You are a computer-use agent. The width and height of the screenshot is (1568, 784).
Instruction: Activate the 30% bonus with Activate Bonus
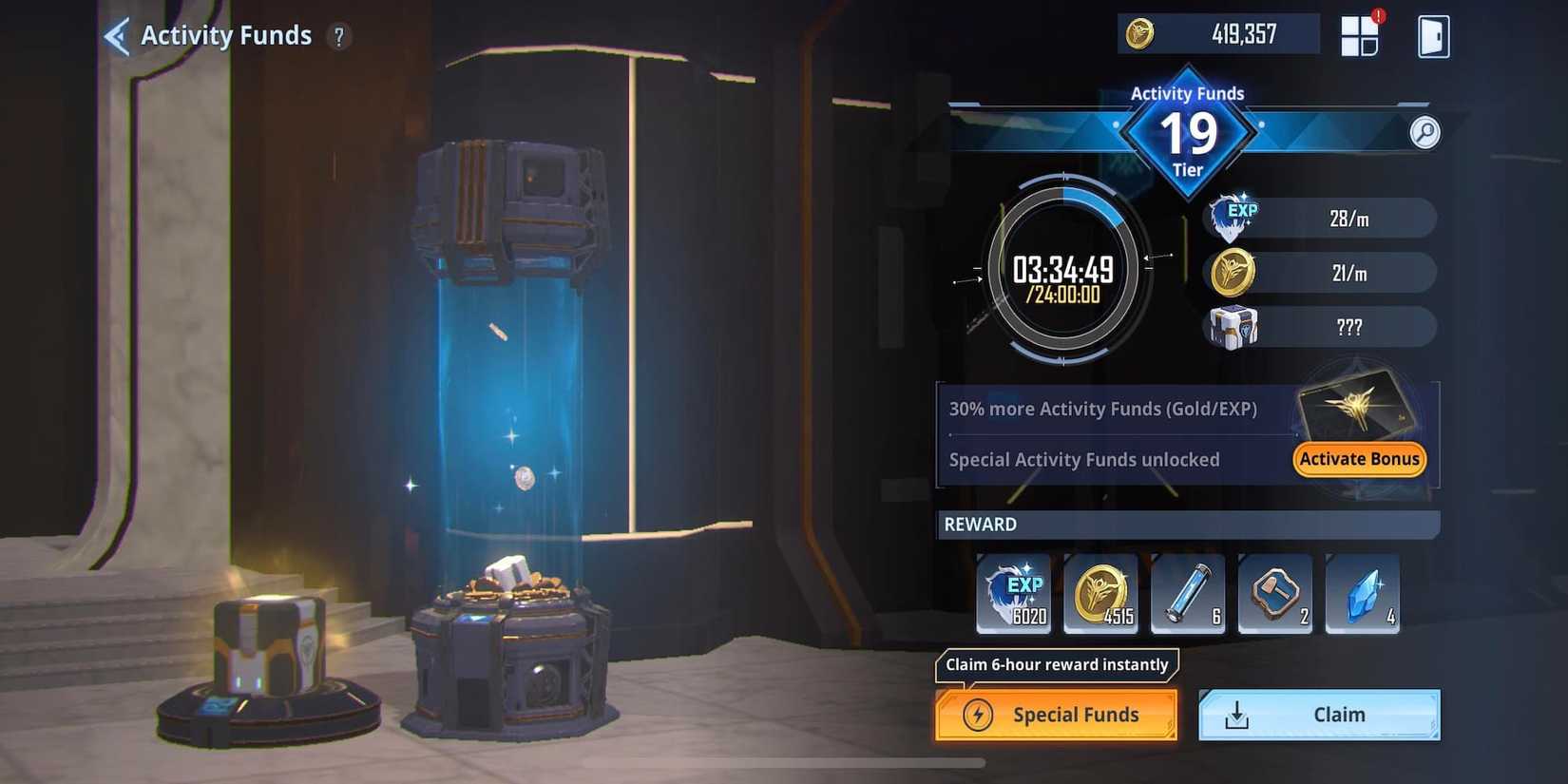click(1358, 459)
